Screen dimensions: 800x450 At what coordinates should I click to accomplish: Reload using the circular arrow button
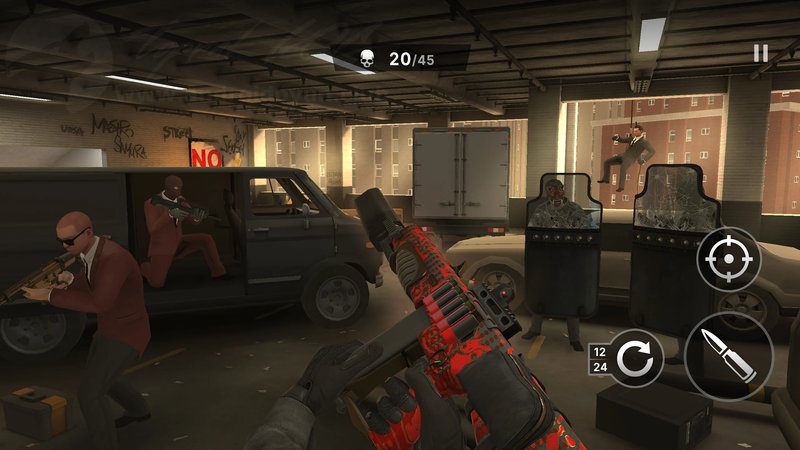tap(636, 357)
